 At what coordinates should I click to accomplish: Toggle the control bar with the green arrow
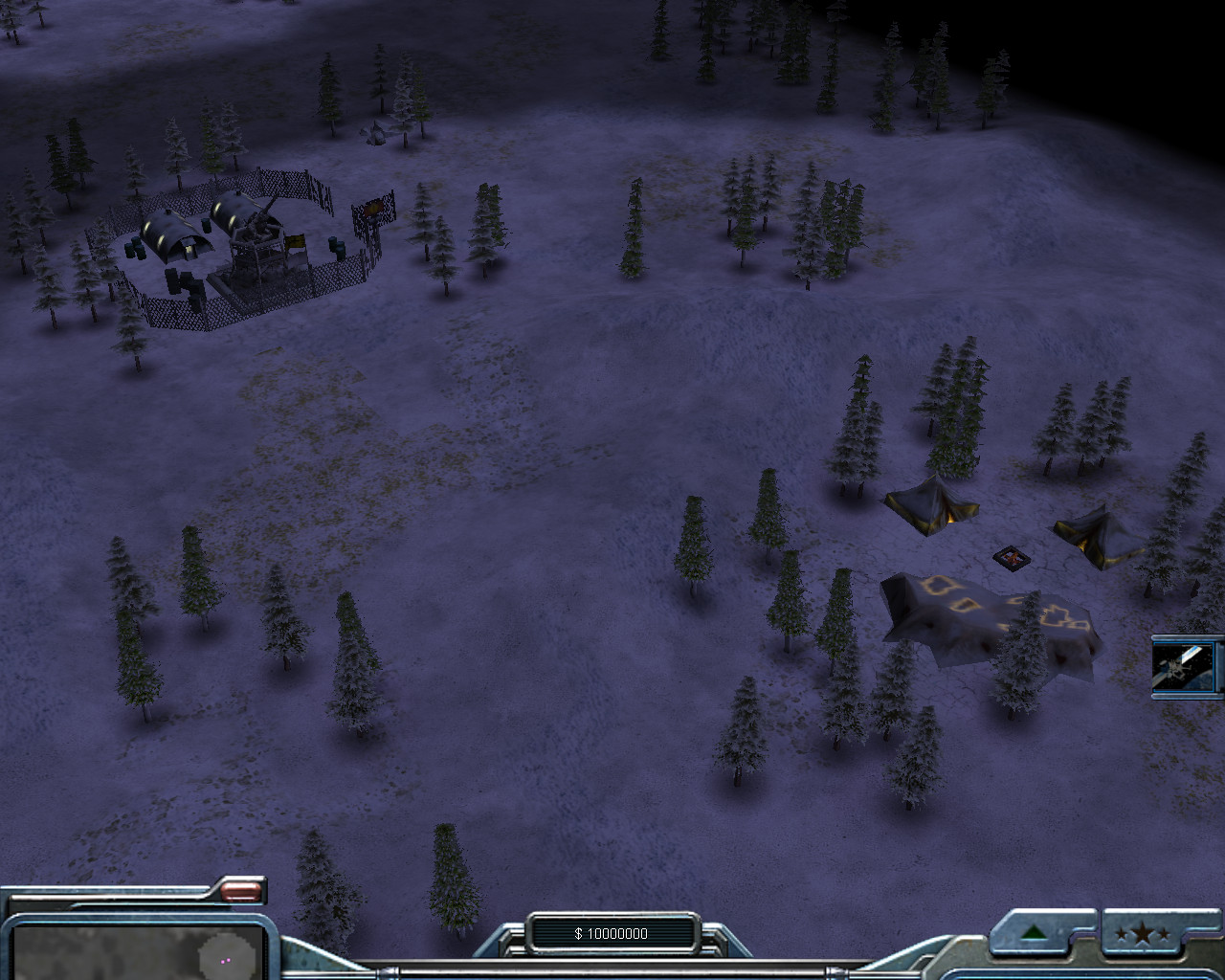(1034, 933)
